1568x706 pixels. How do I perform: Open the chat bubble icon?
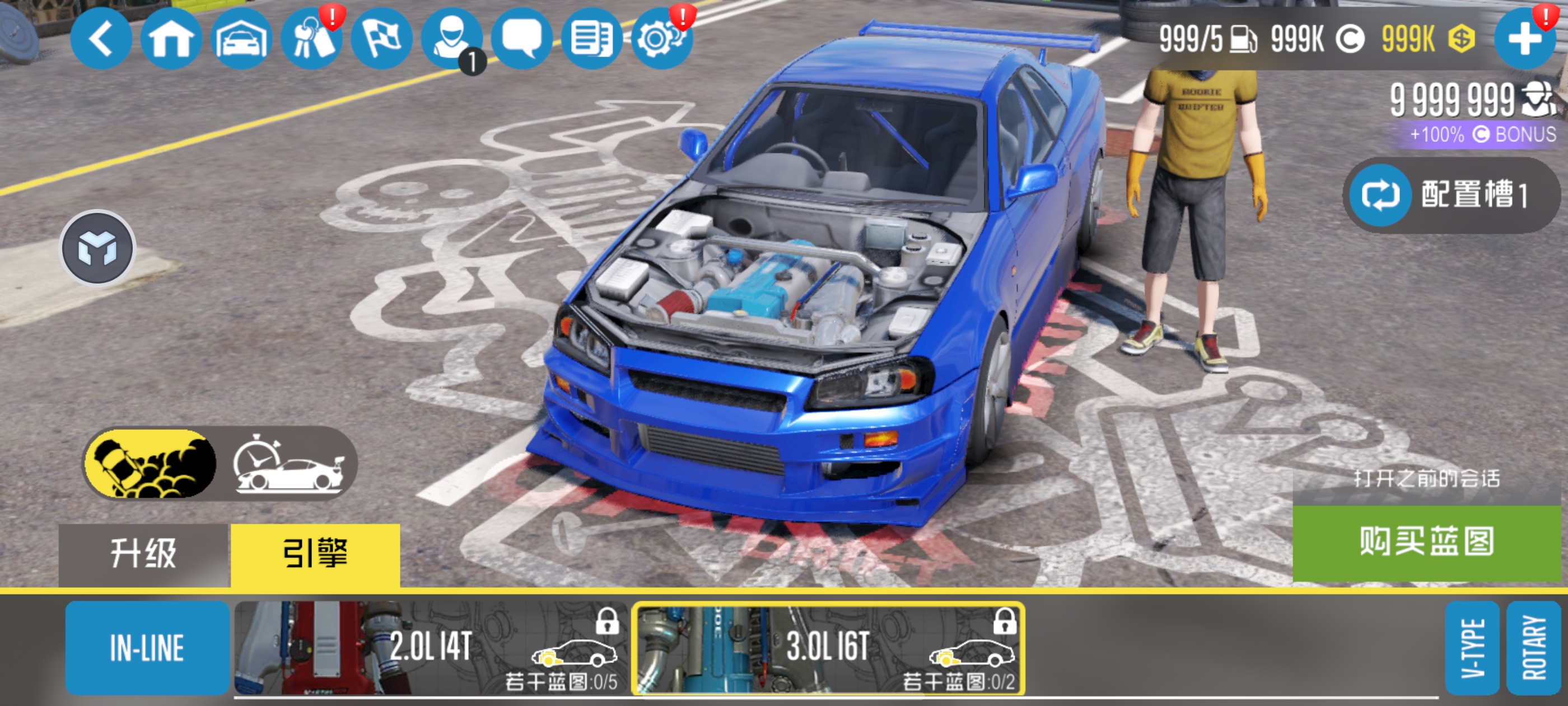click(522, 39)
